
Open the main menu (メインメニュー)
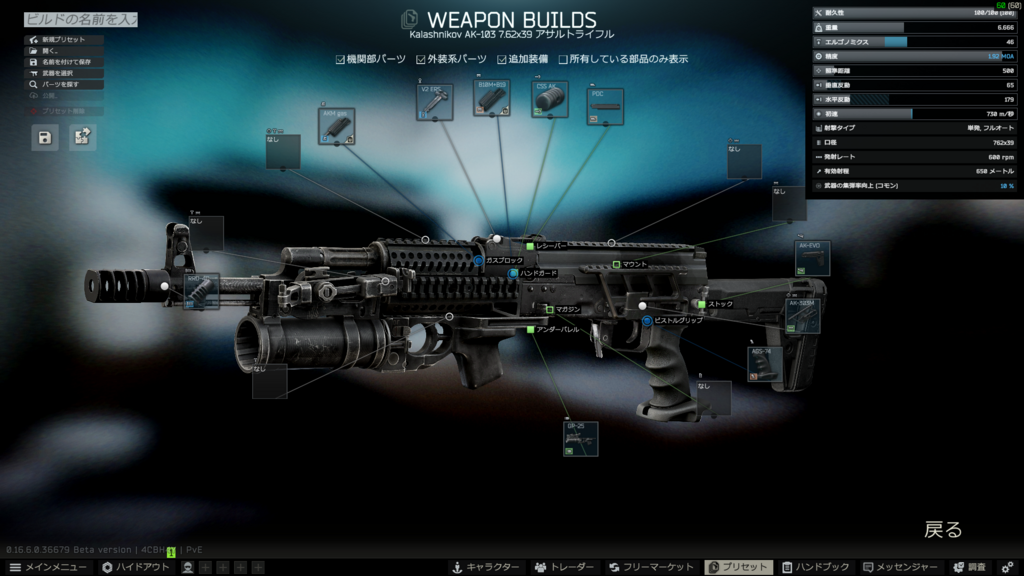pyautogui.click(x=49, y=567)
